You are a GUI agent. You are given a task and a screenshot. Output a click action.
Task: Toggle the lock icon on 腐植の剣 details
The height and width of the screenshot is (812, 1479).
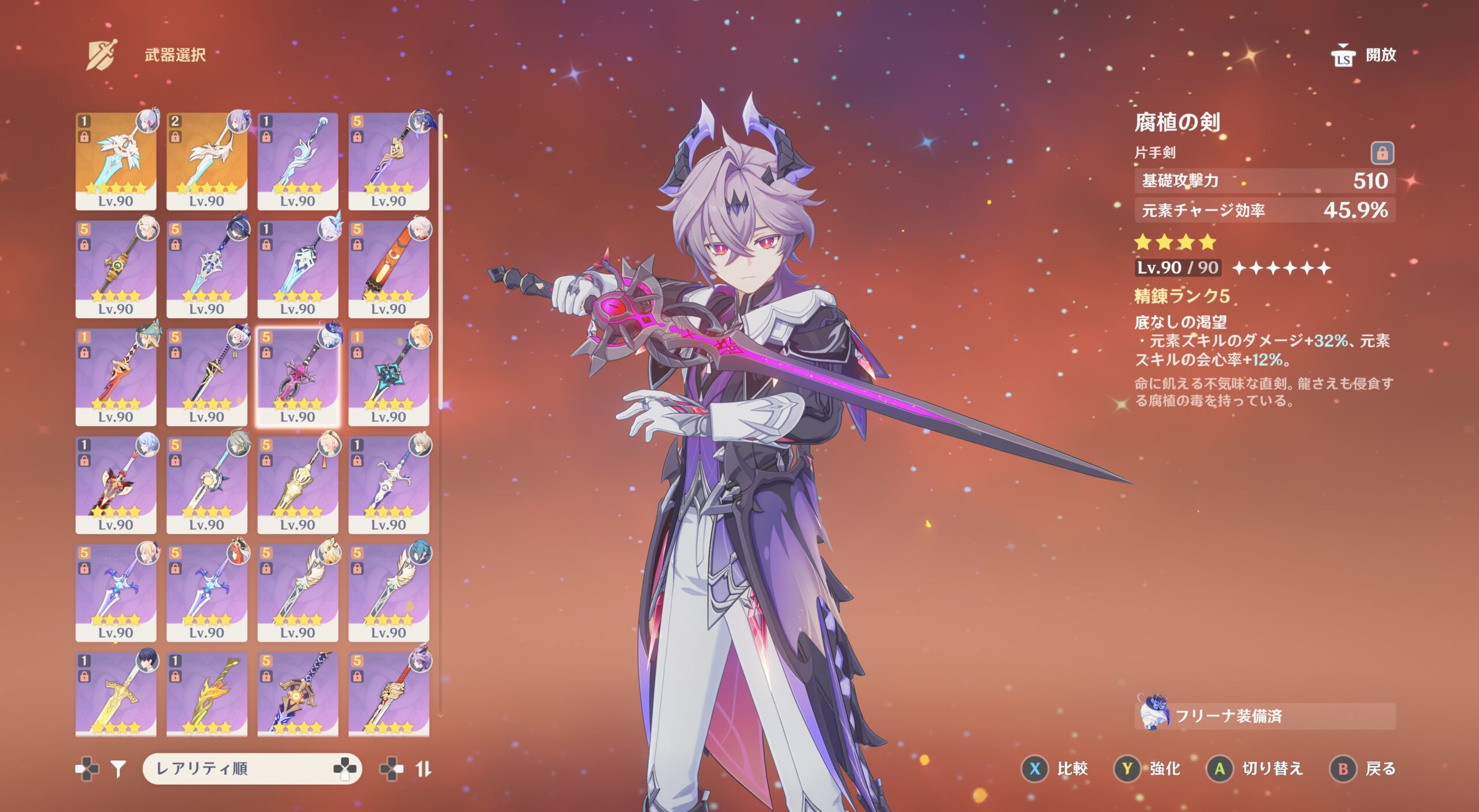point(1382,153)
